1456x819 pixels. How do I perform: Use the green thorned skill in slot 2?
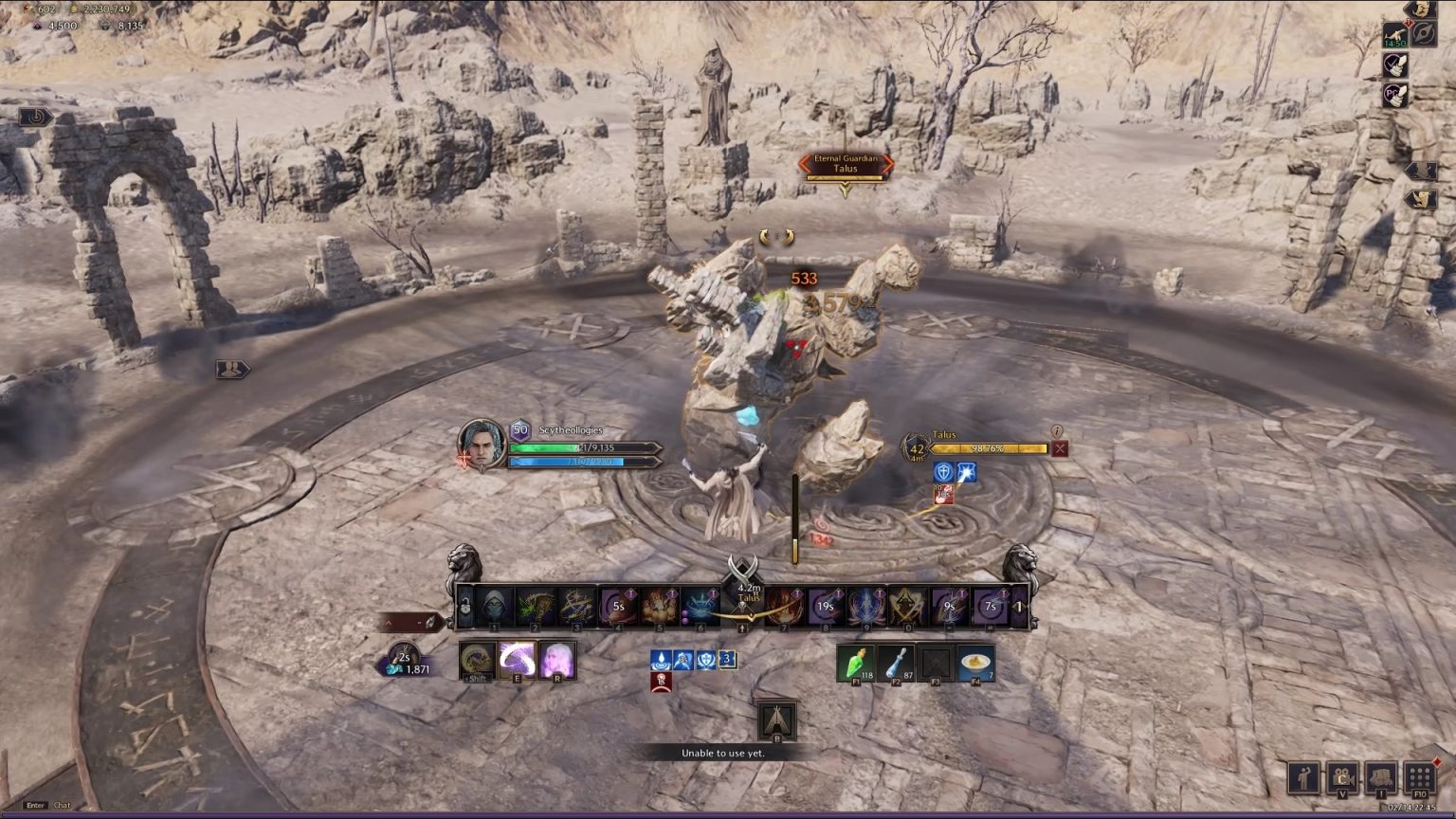coord(536,607)
